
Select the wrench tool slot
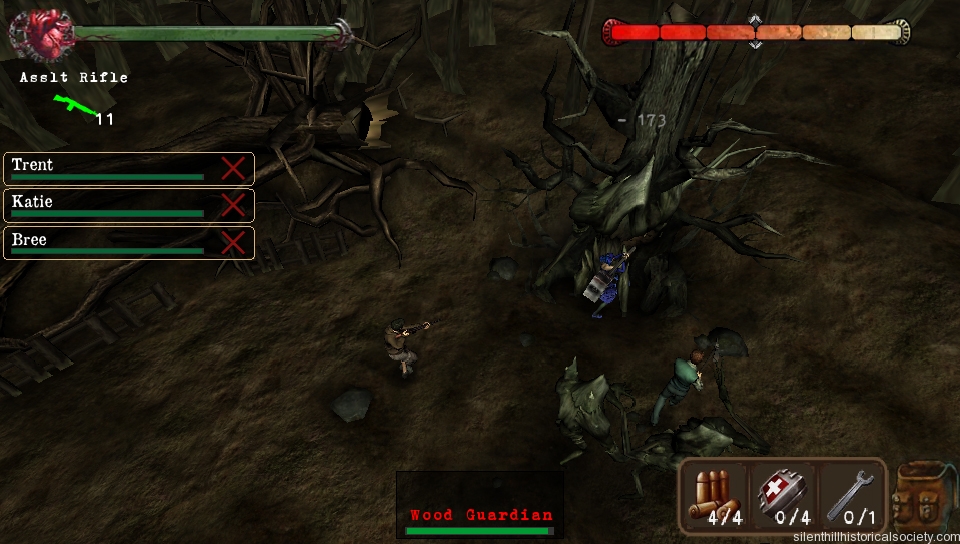point(851,496)
